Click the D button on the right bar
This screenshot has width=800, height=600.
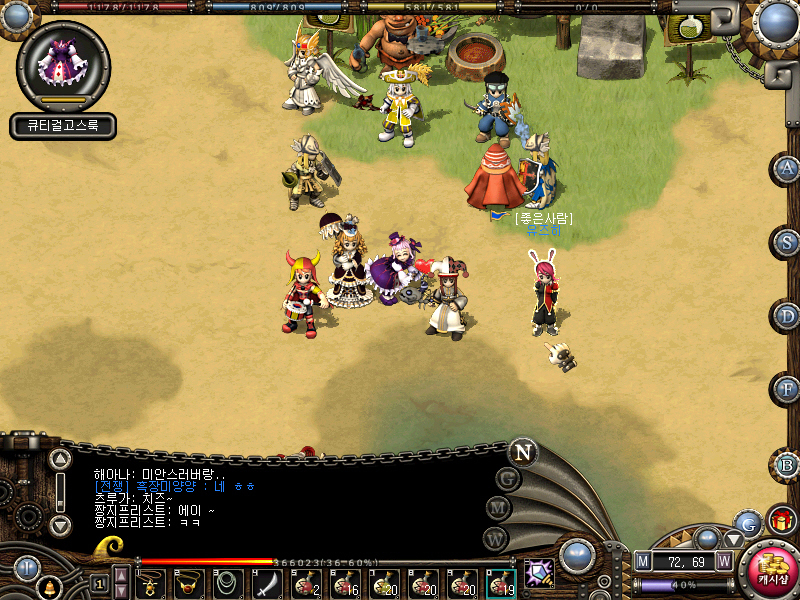coord(788,316)
